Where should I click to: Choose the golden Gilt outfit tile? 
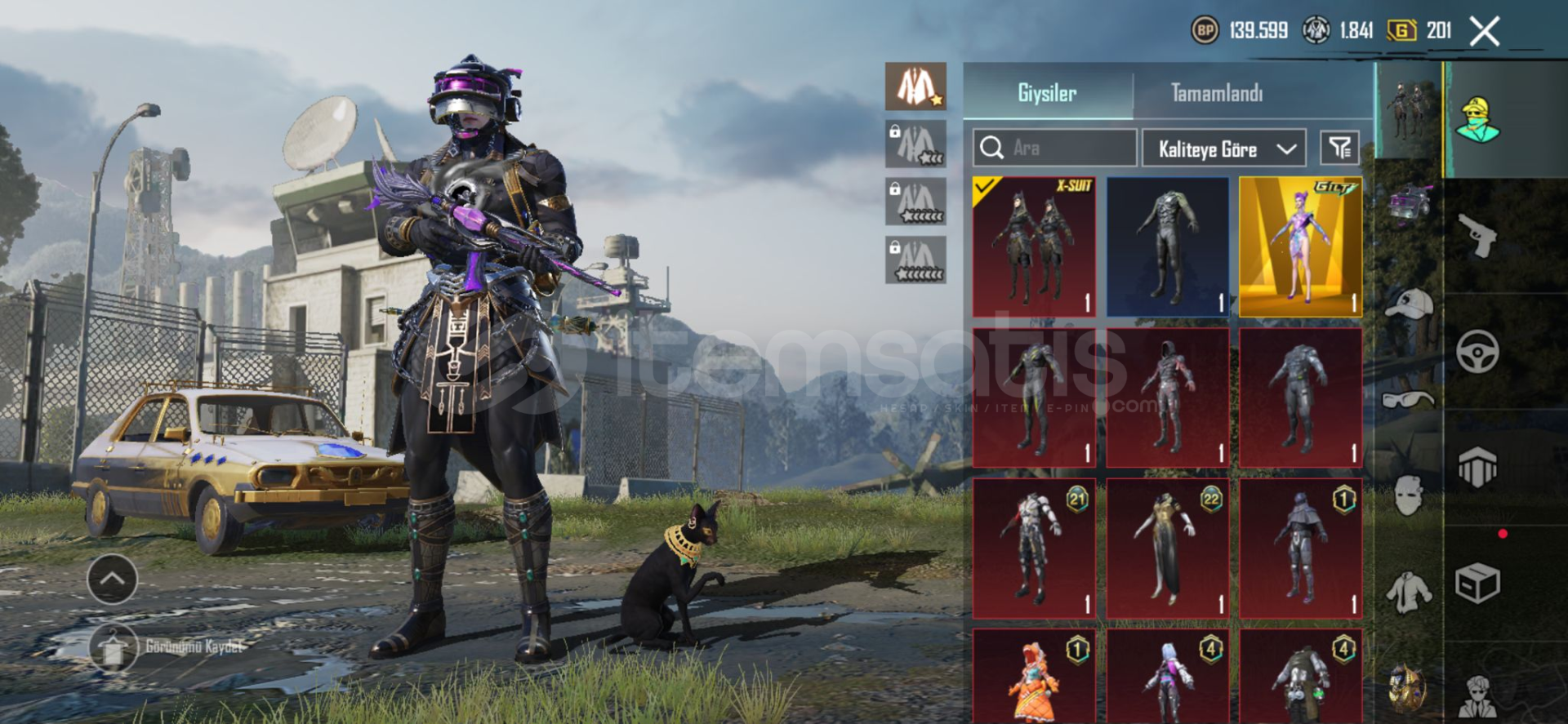coord(1300,247)
